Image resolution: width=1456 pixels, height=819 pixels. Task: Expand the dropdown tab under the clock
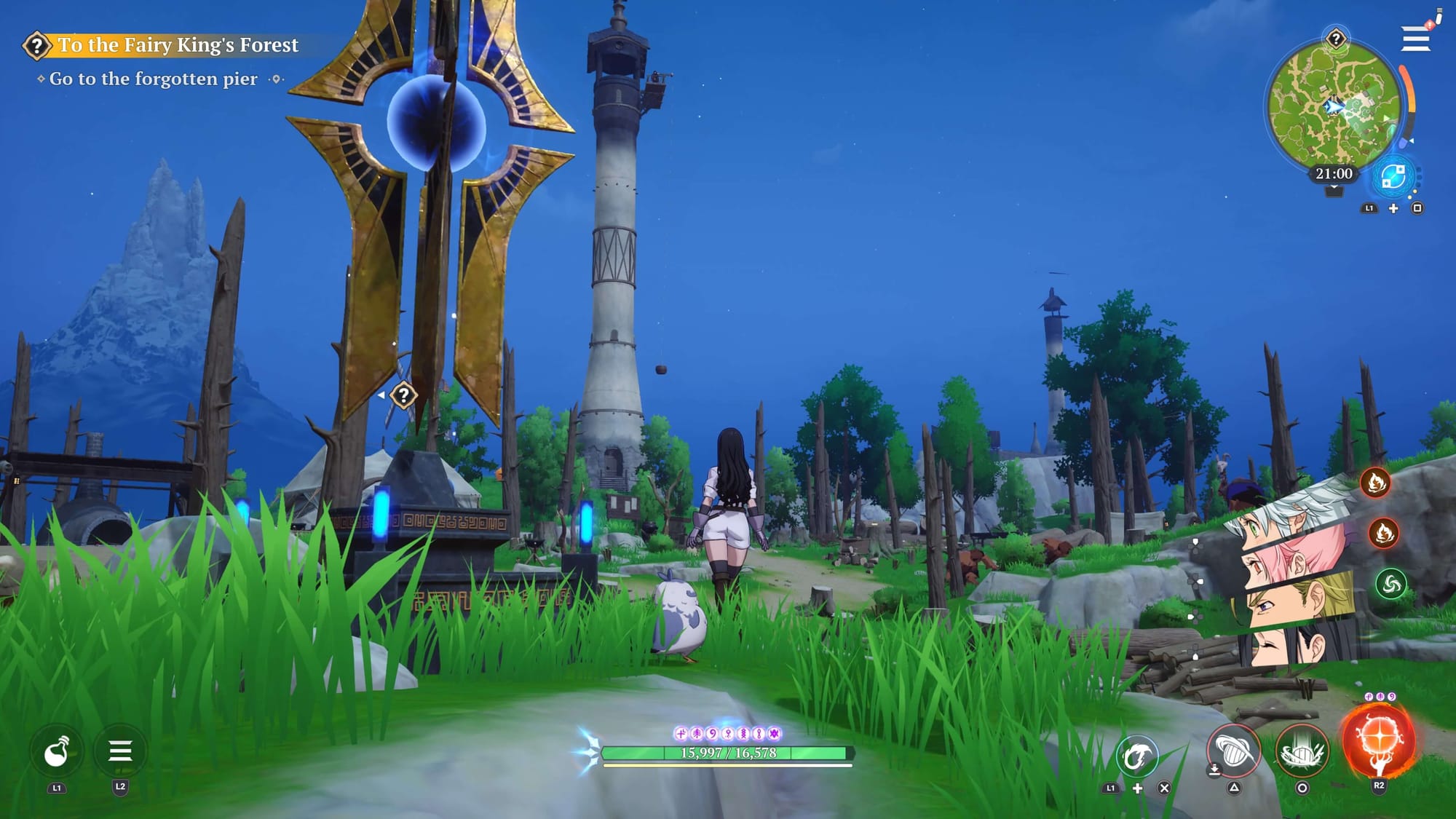1334,191
